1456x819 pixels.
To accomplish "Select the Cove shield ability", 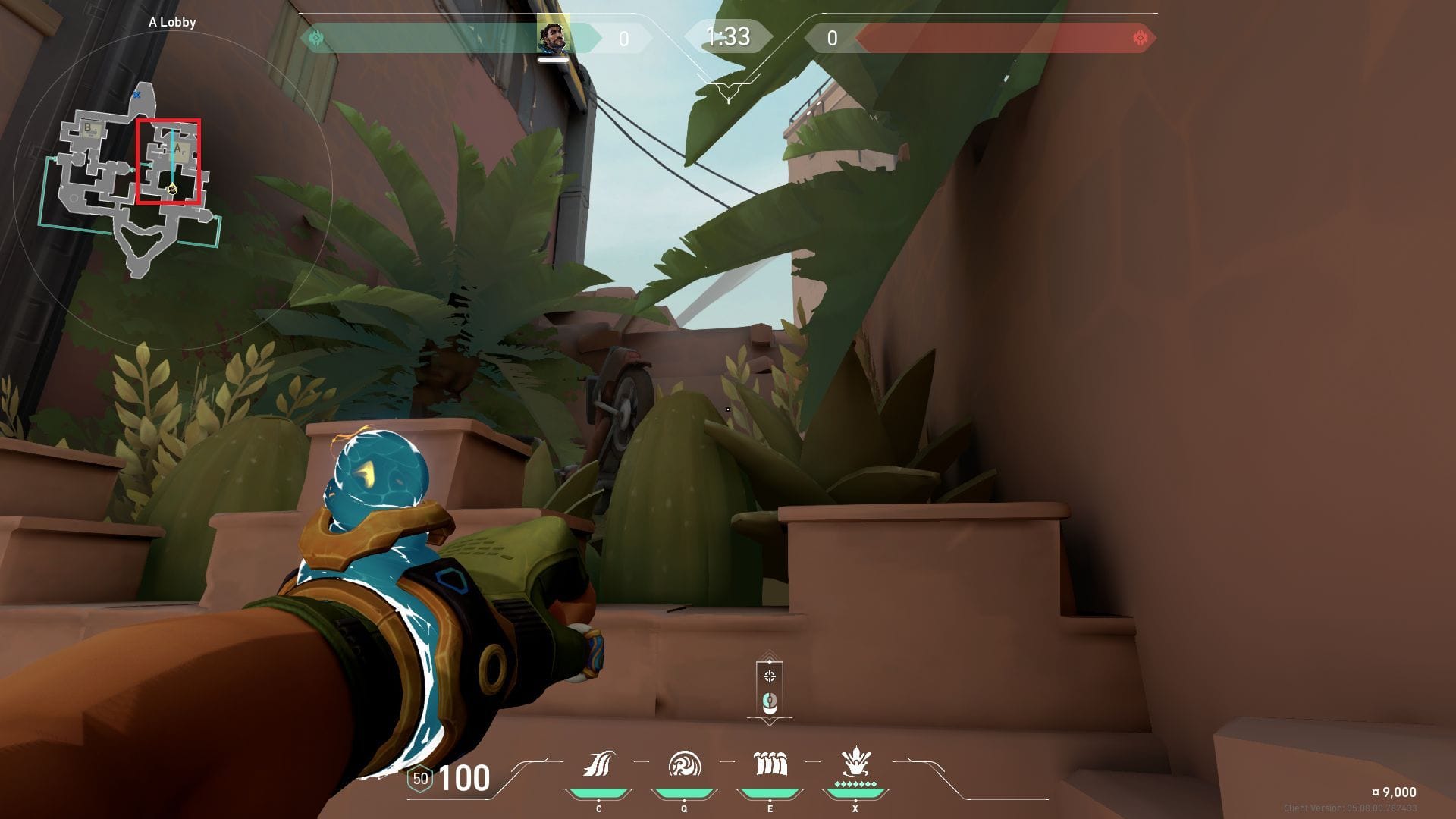I will [684, 764].
